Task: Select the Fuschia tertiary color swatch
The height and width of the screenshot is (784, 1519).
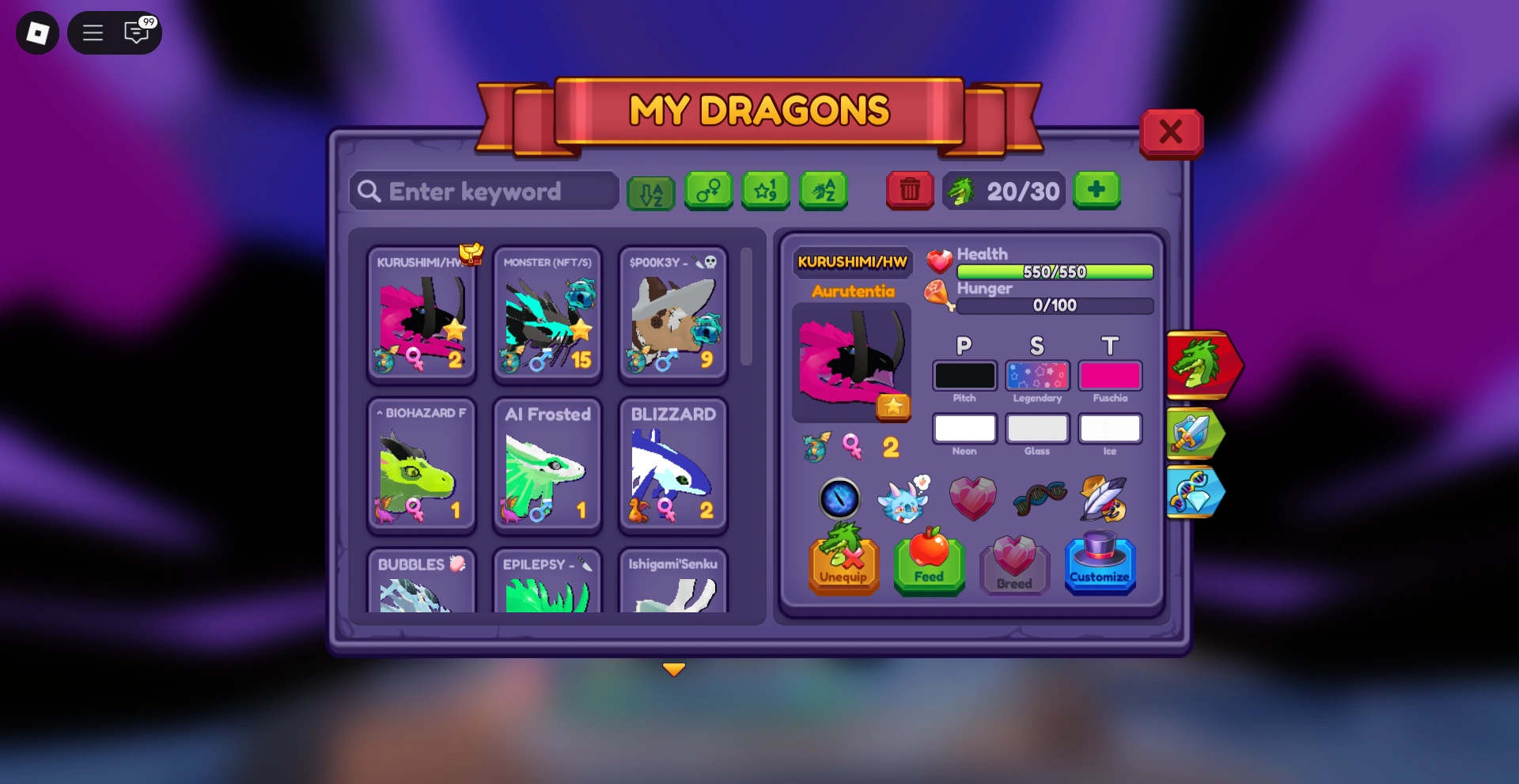Action: (1110, 375)
